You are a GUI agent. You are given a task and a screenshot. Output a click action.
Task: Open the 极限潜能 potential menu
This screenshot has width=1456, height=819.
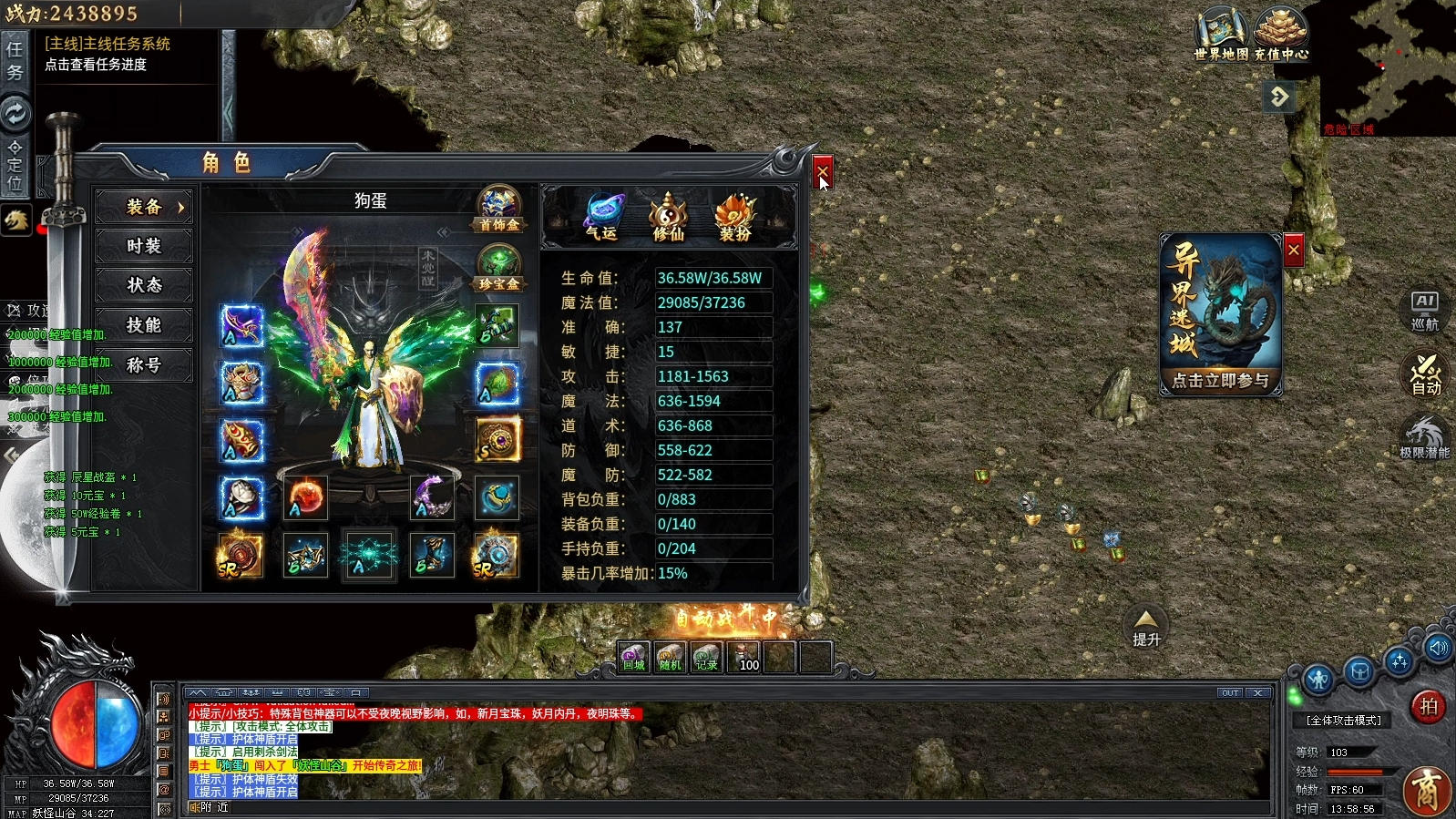coord(1424,437)
